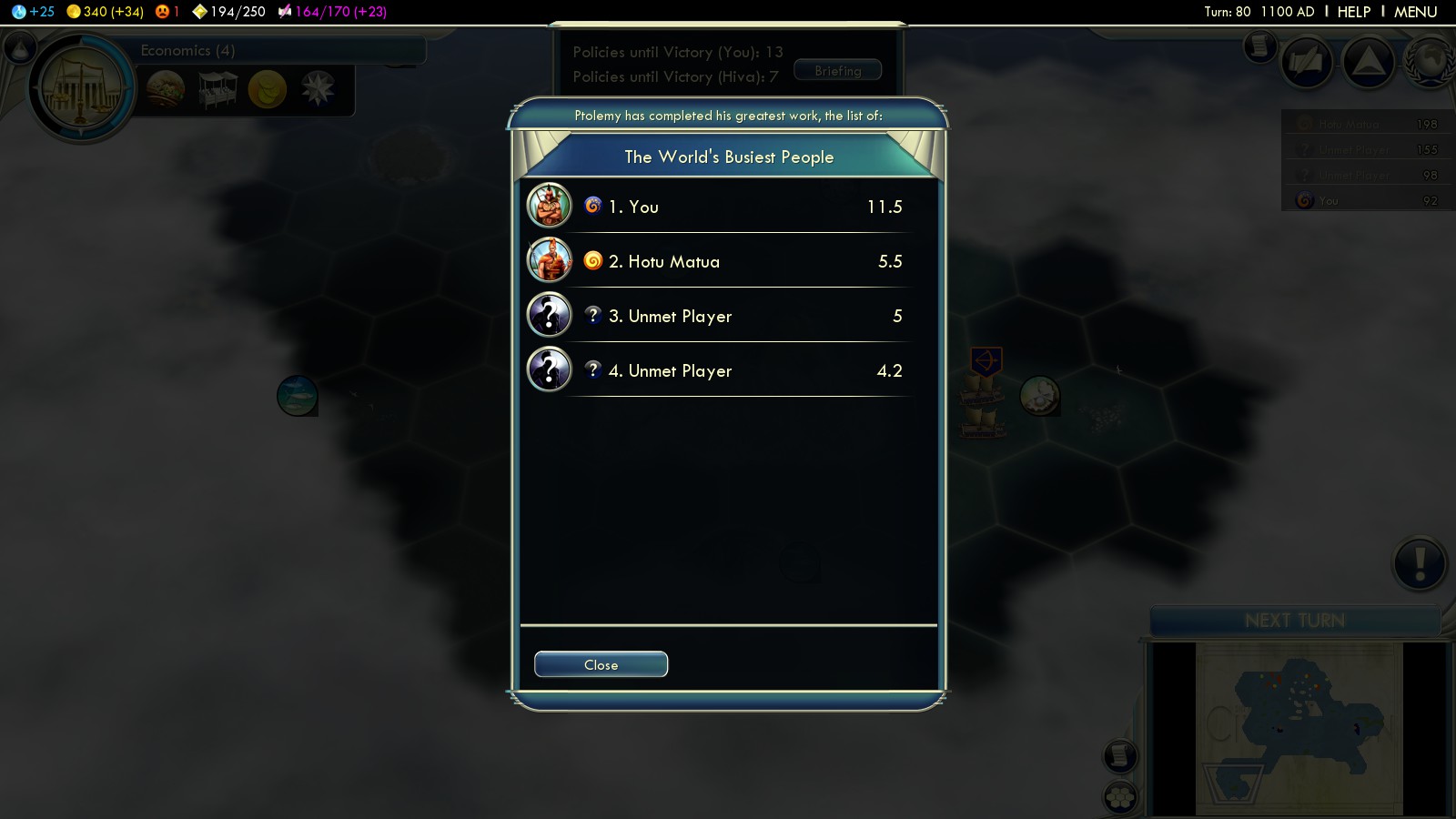
Task: Click the gold treasury readout
Action: click(106, 12)
